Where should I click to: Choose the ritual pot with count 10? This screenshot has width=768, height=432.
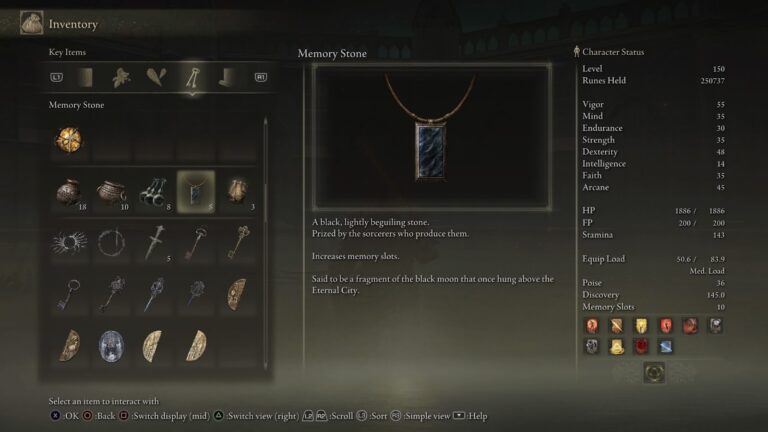(111, 190)
